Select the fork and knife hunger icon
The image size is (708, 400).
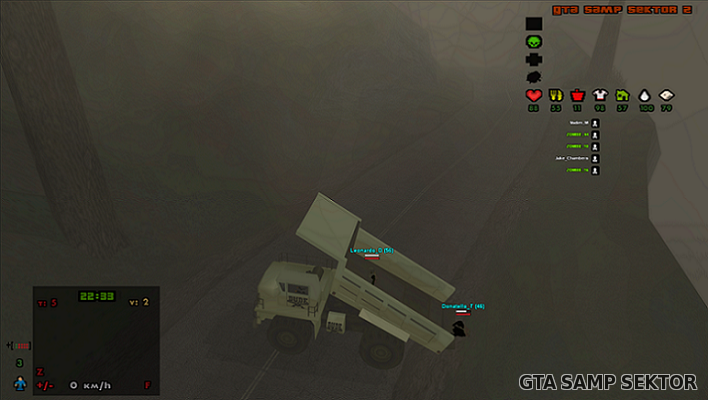pyautogui.click(x=556, y=95)
